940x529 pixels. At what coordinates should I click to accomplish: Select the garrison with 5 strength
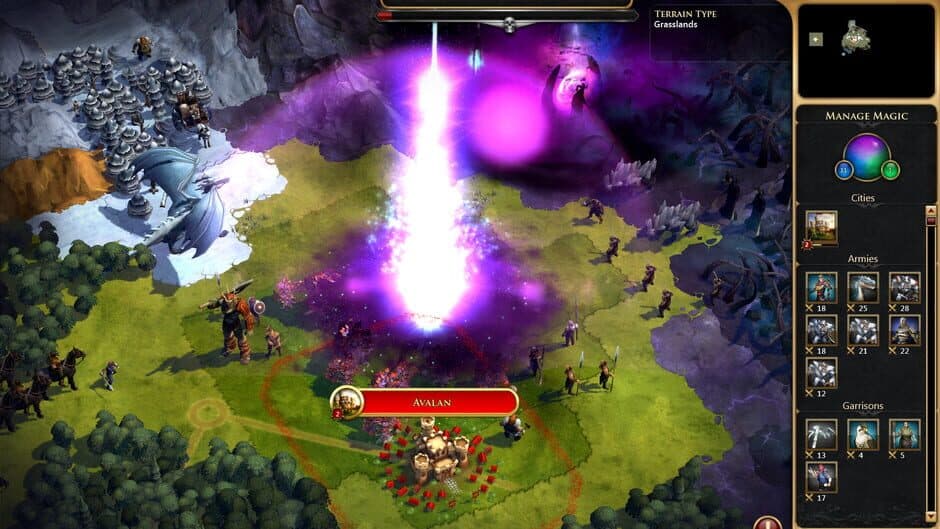pyautogui.click(x=904, y=434)
